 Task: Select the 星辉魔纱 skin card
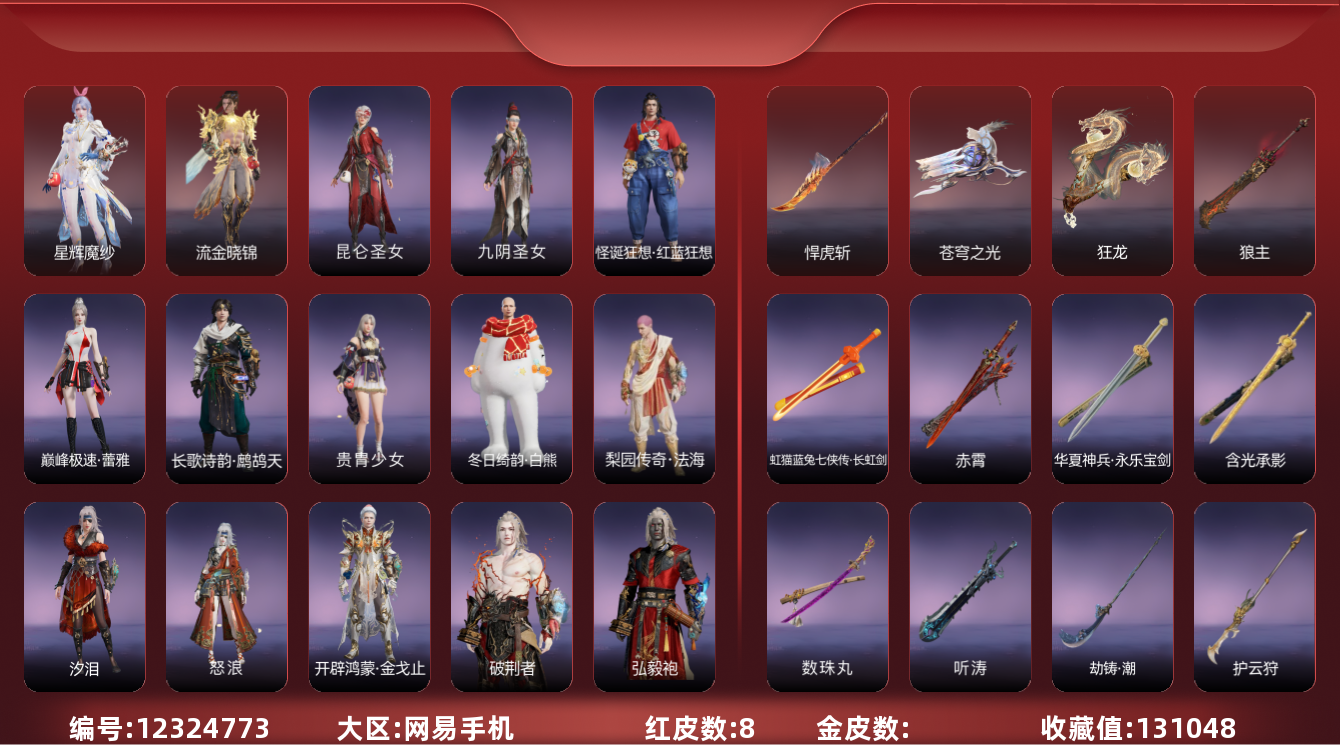(84, 180)
